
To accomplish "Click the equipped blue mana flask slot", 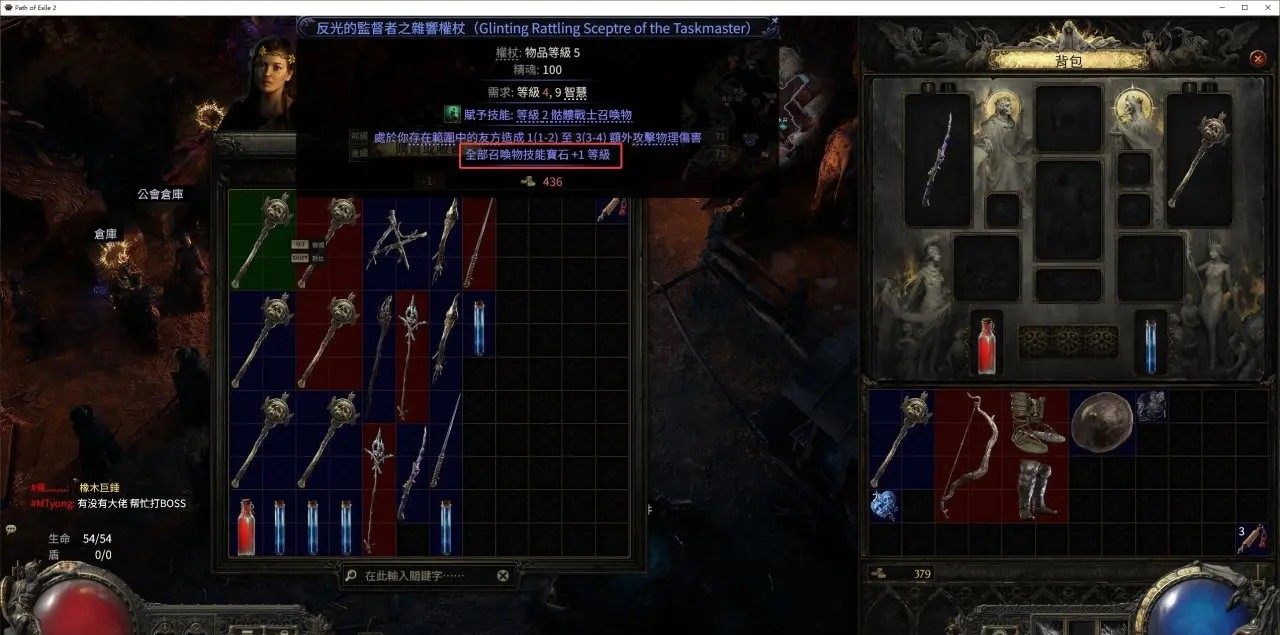I will pyautogui.click(x=1150, y=342).
